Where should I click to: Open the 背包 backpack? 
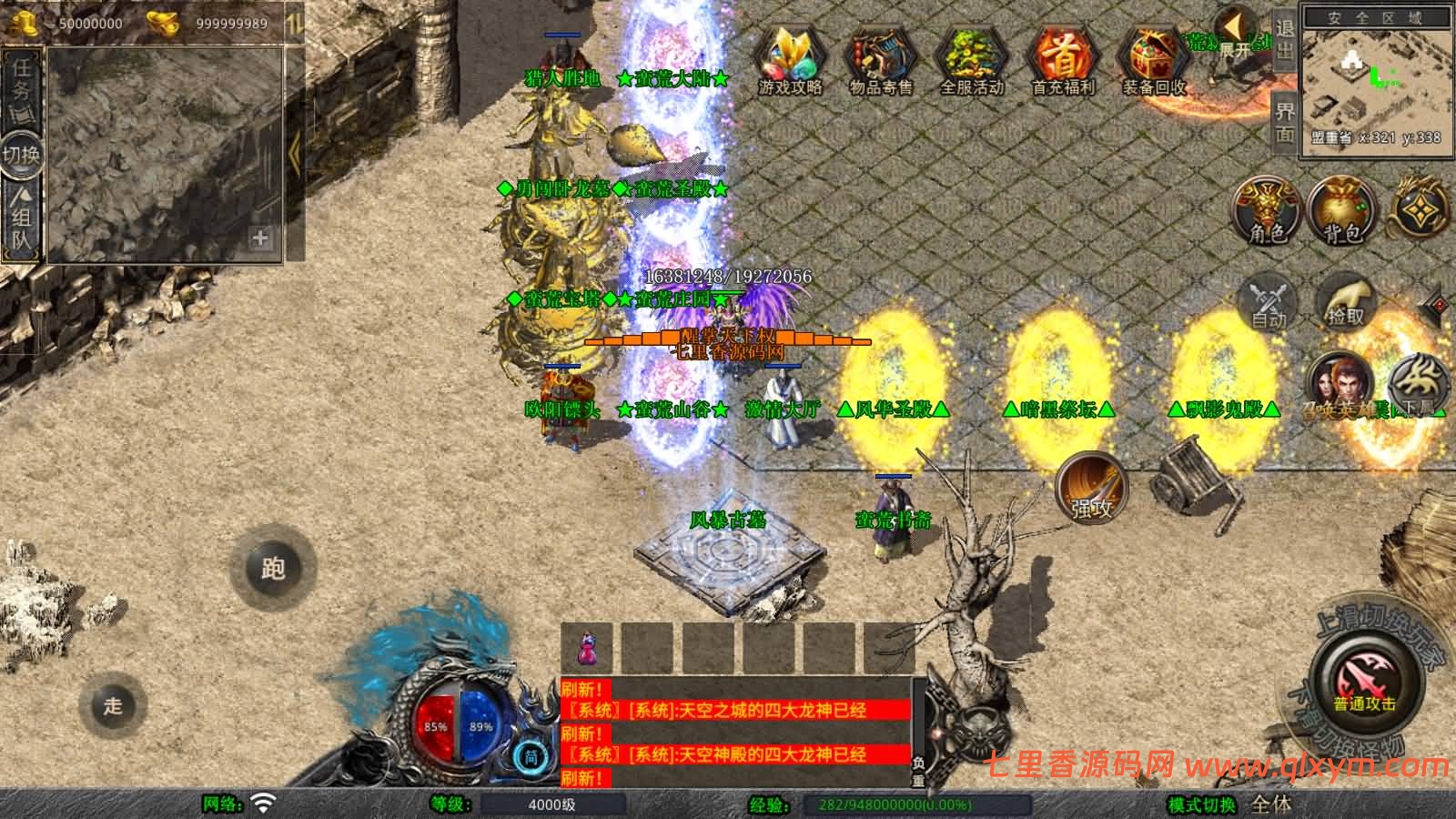point(1342,211)
